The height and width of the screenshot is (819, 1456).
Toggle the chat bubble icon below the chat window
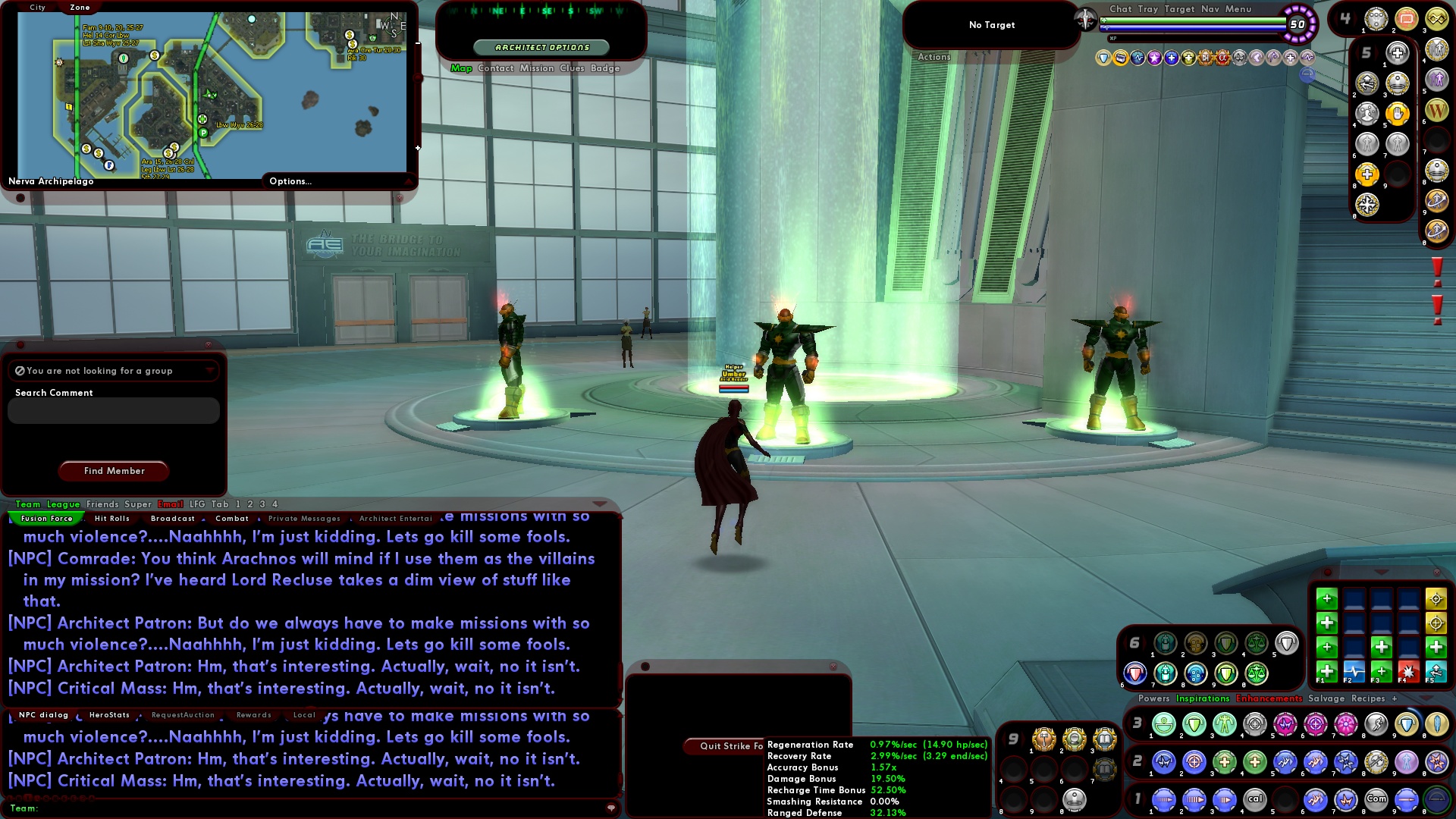coord(611,807)
